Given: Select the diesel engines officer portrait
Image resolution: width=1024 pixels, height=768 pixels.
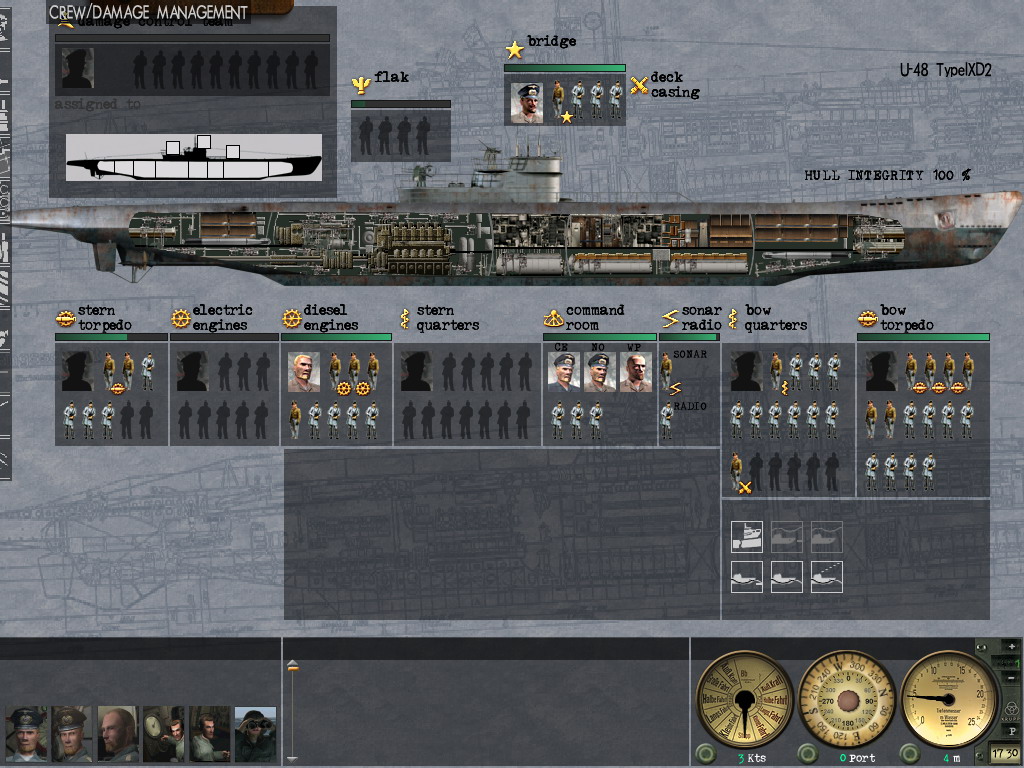Looking at the screenshot, I should click(304, 372).
